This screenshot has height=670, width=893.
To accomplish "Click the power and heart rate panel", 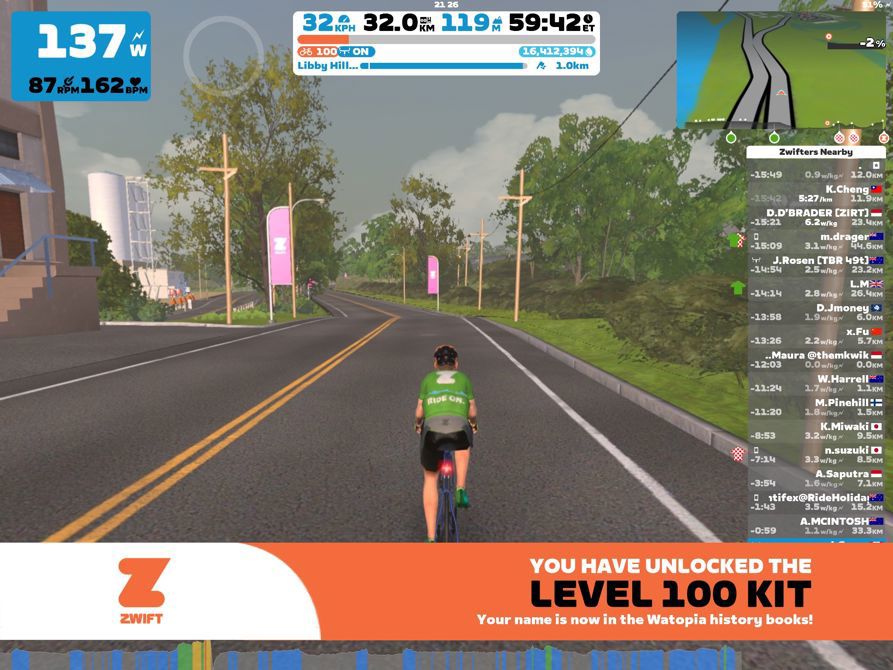I will [81, 56].
